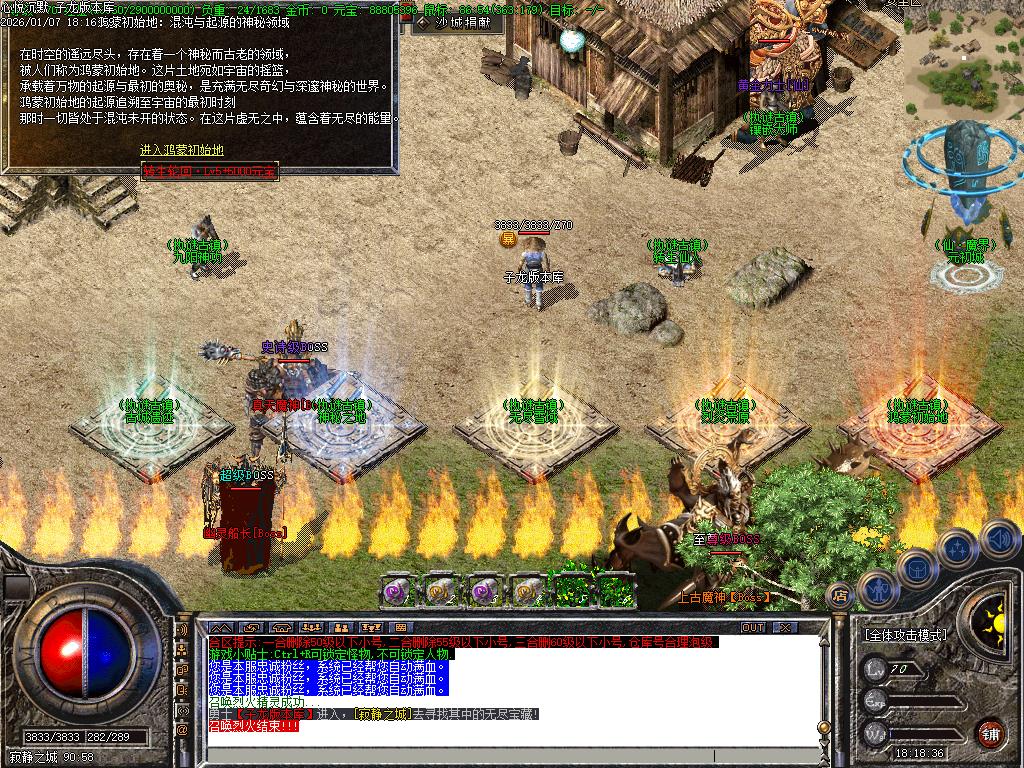The width and height of the screenshot is (1024, 768).
Task: Click the OUT button above chat
Action: (752, 627)
